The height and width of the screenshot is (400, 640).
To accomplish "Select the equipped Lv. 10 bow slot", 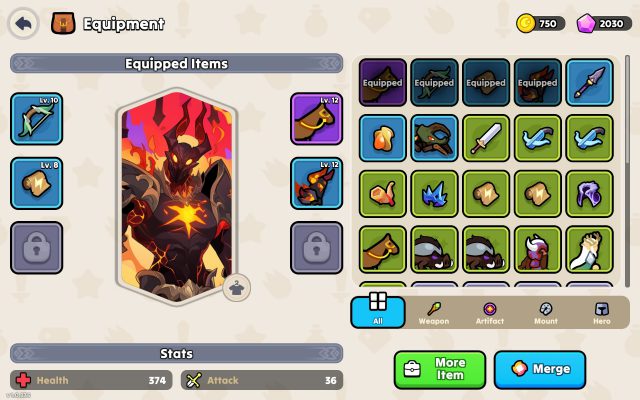I will point(35,118).
